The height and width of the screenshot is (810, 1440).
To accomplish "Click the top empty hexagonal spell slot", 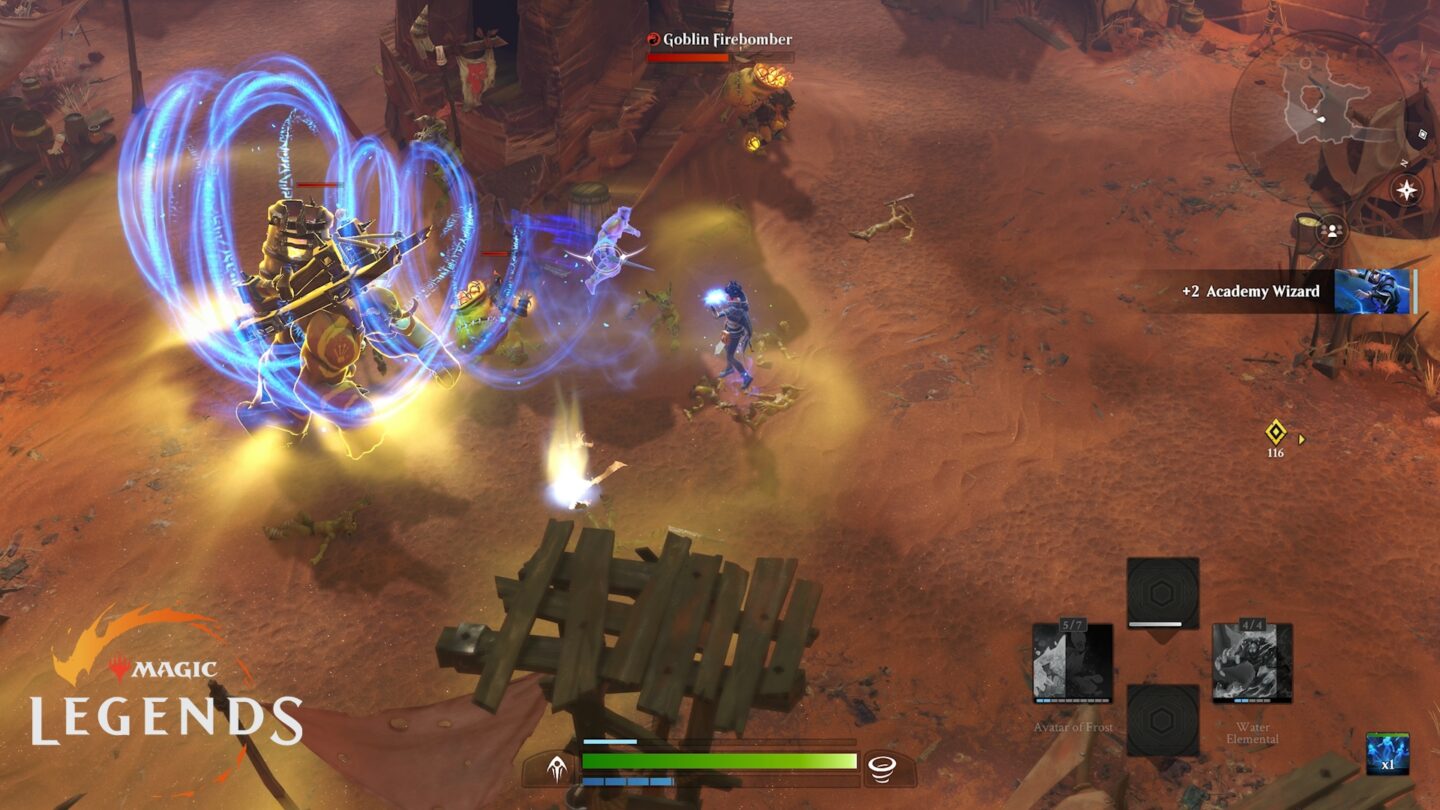I will tap(1160, 591).
